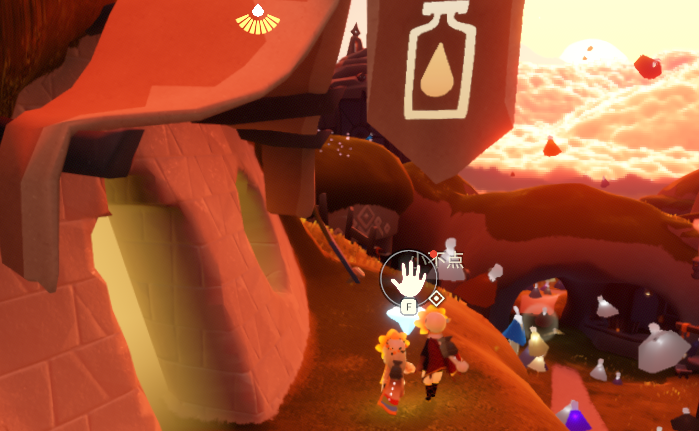Select the small diamond marker beside the hand
Screen dimensions: 699x431
[437, 298]
